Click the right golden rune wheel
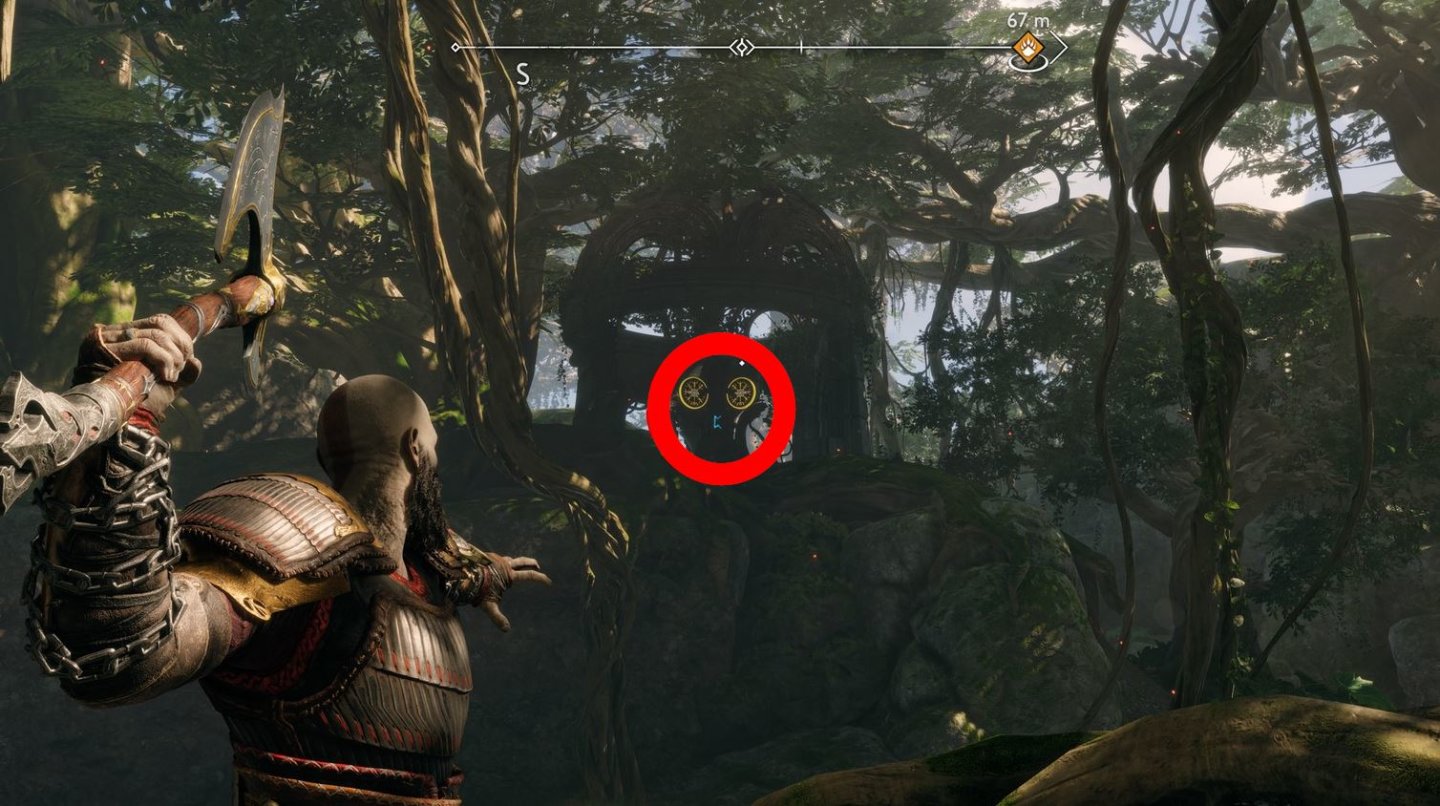Screen dimensions: 1440x806 [x=740, y=394]
